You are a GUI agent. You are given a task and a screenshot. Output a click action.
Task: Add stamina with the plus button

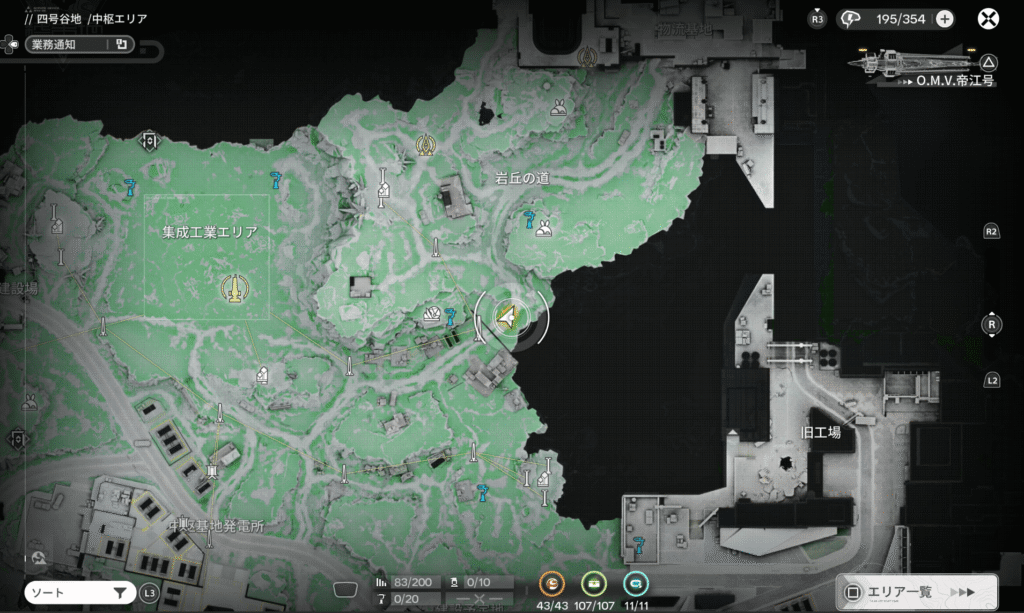(944, 18)
